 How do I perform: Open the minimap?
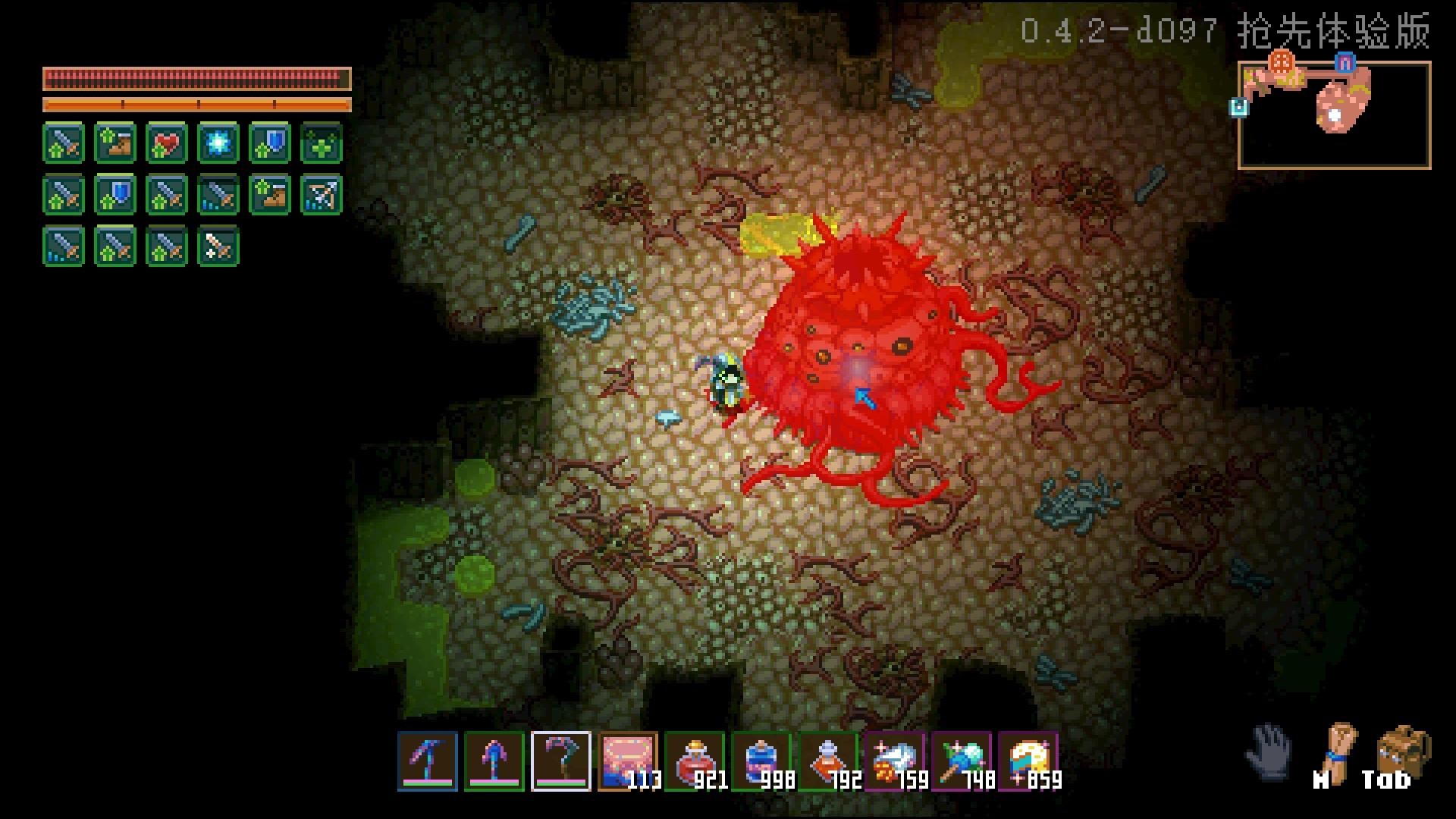click(1334, 115)
